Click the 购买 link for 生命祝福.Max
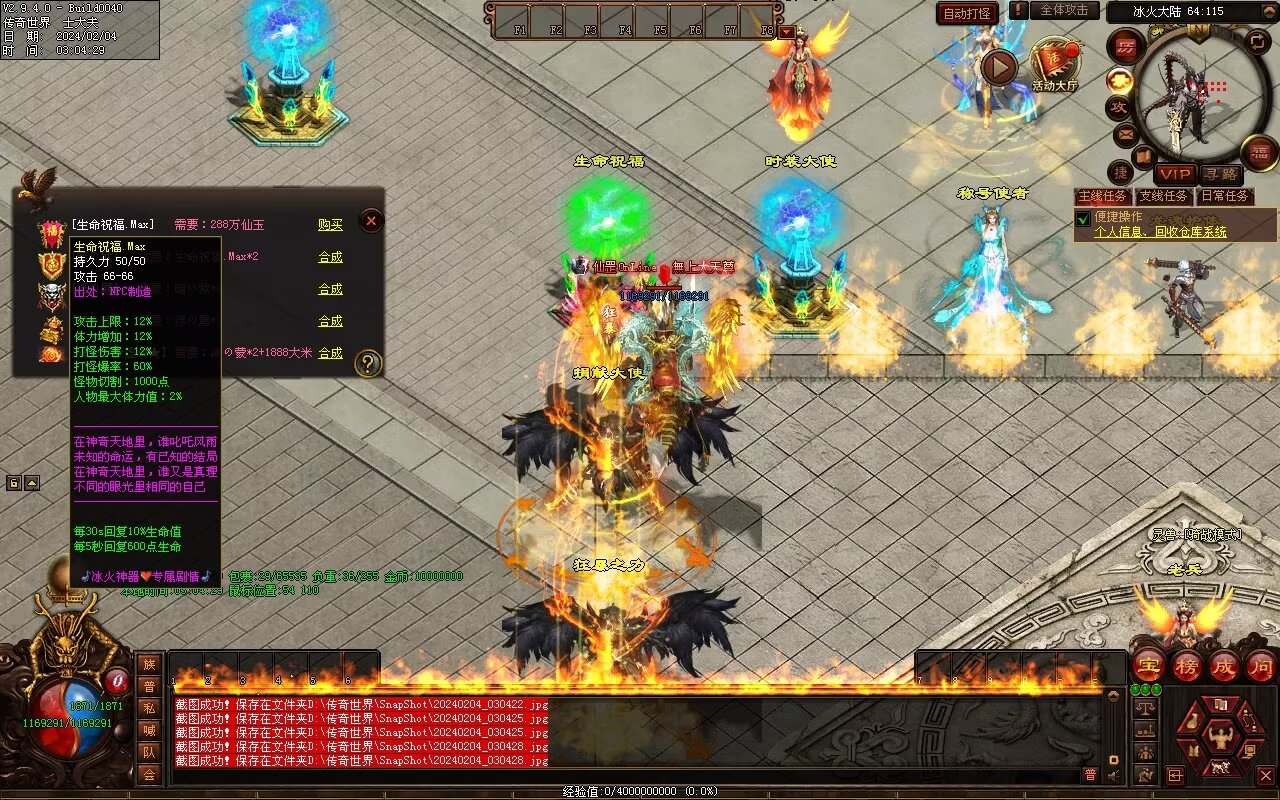 click(330, 225)
